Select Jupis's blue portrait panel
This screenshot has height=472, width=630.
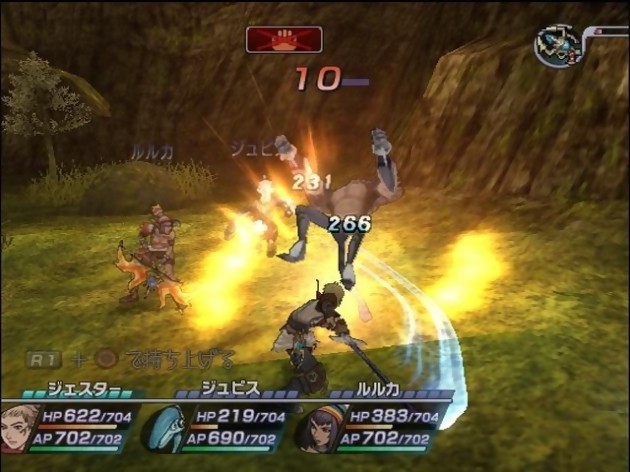166,427
